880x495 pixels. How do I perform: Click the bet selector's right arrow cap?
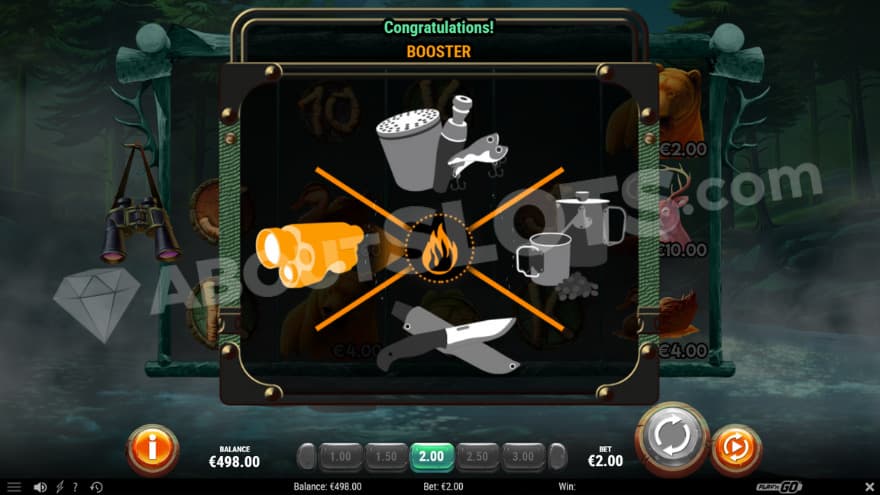tap(557, 457)
